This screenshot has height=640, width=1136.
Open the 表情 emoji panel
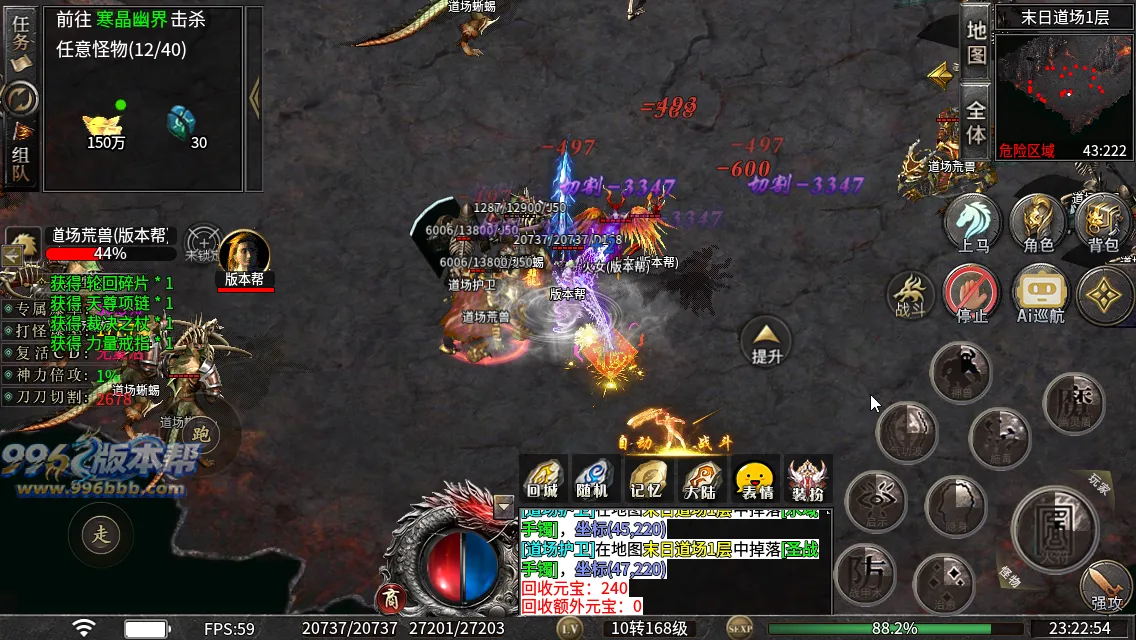pos(754,478)
